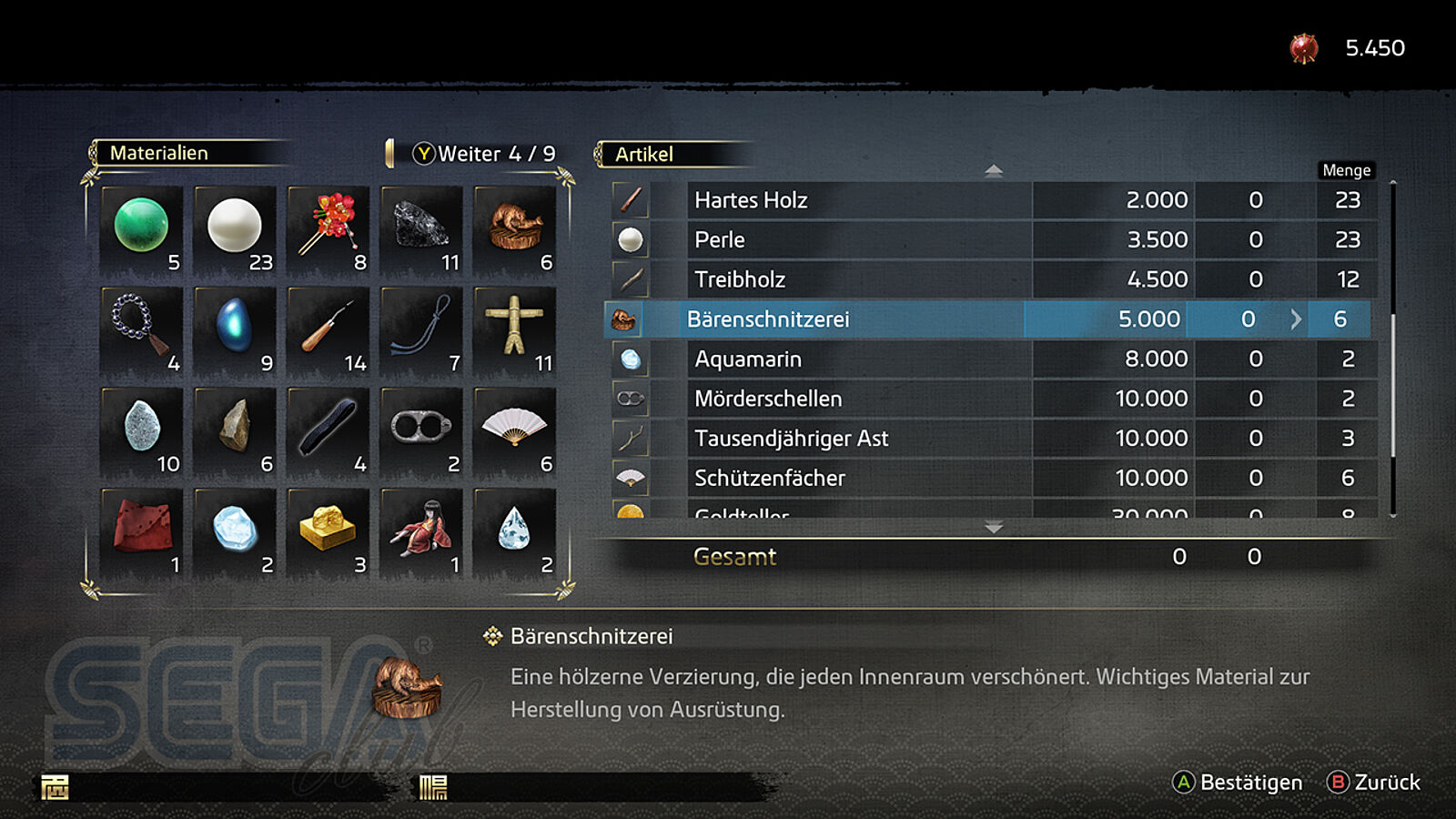Select the prayer beads material slot

(x=142, y=329)
